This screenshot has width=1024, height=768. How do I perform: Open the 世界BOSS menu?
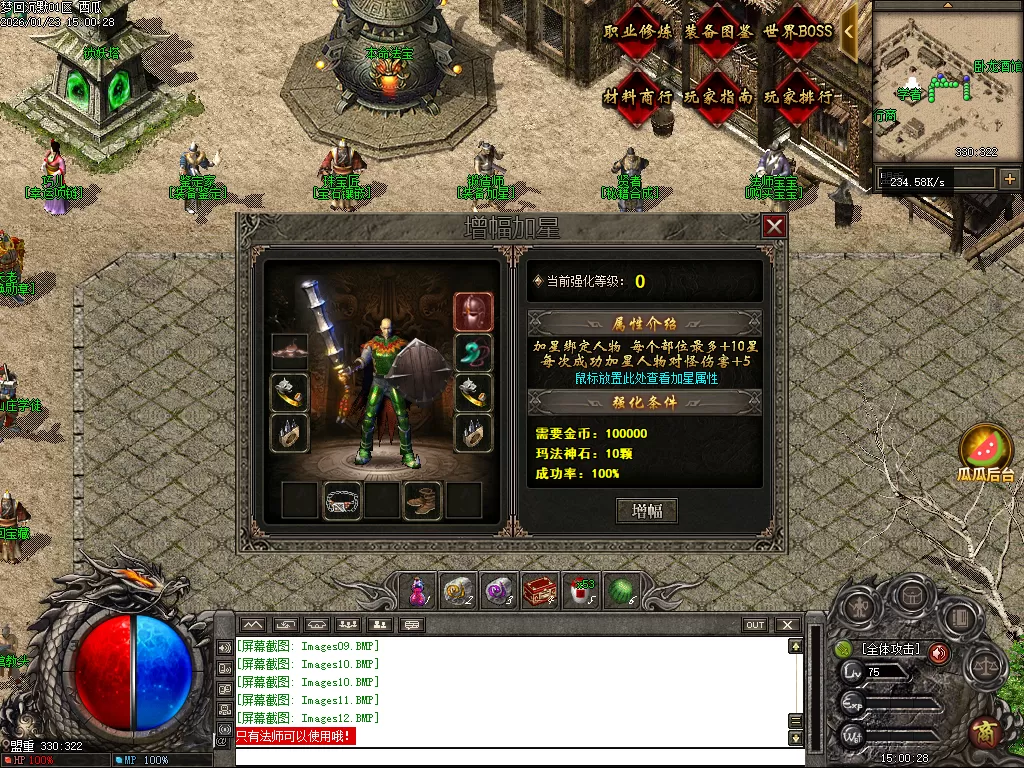pyautogui.click(x=797, y=32)
